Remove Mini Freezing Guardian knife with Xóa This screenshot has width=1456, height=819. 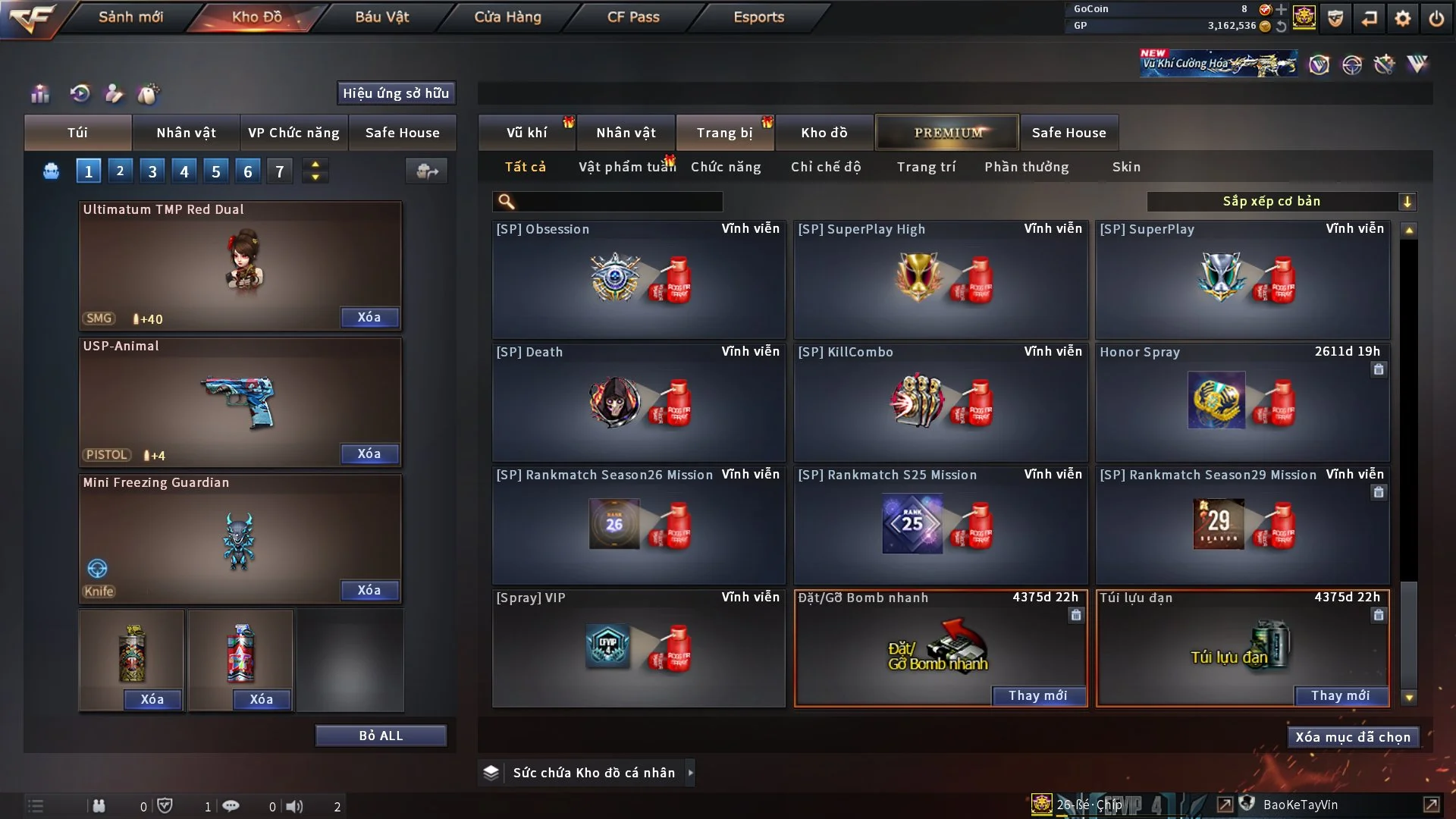pos(369,590)
